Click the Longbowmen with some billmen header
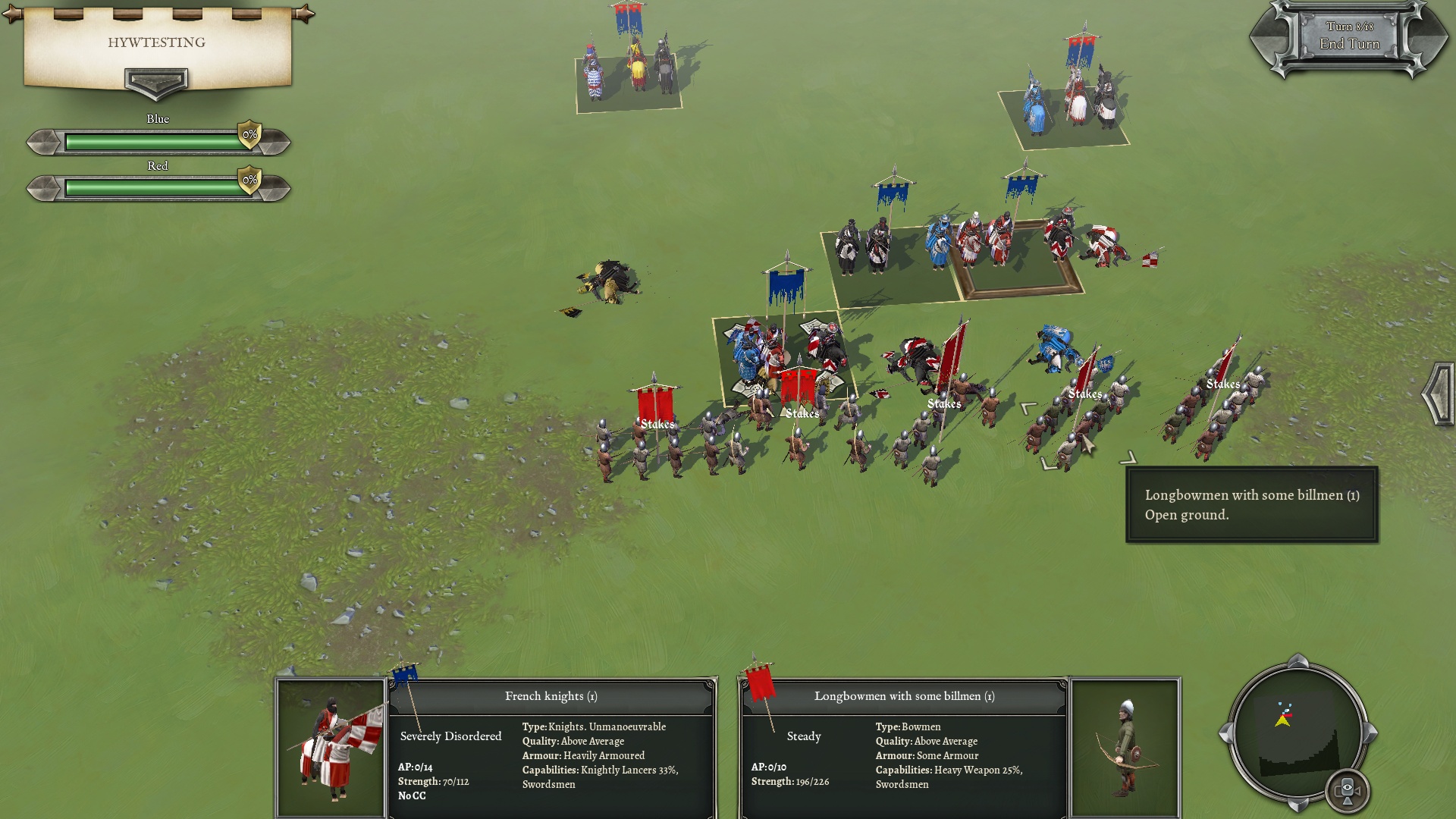1456x819 pixels. point(904,696)
